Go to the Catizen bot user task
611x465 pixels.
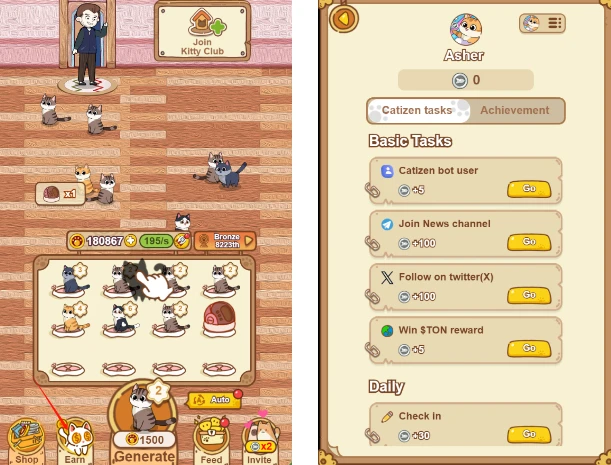tap(529, 188)
